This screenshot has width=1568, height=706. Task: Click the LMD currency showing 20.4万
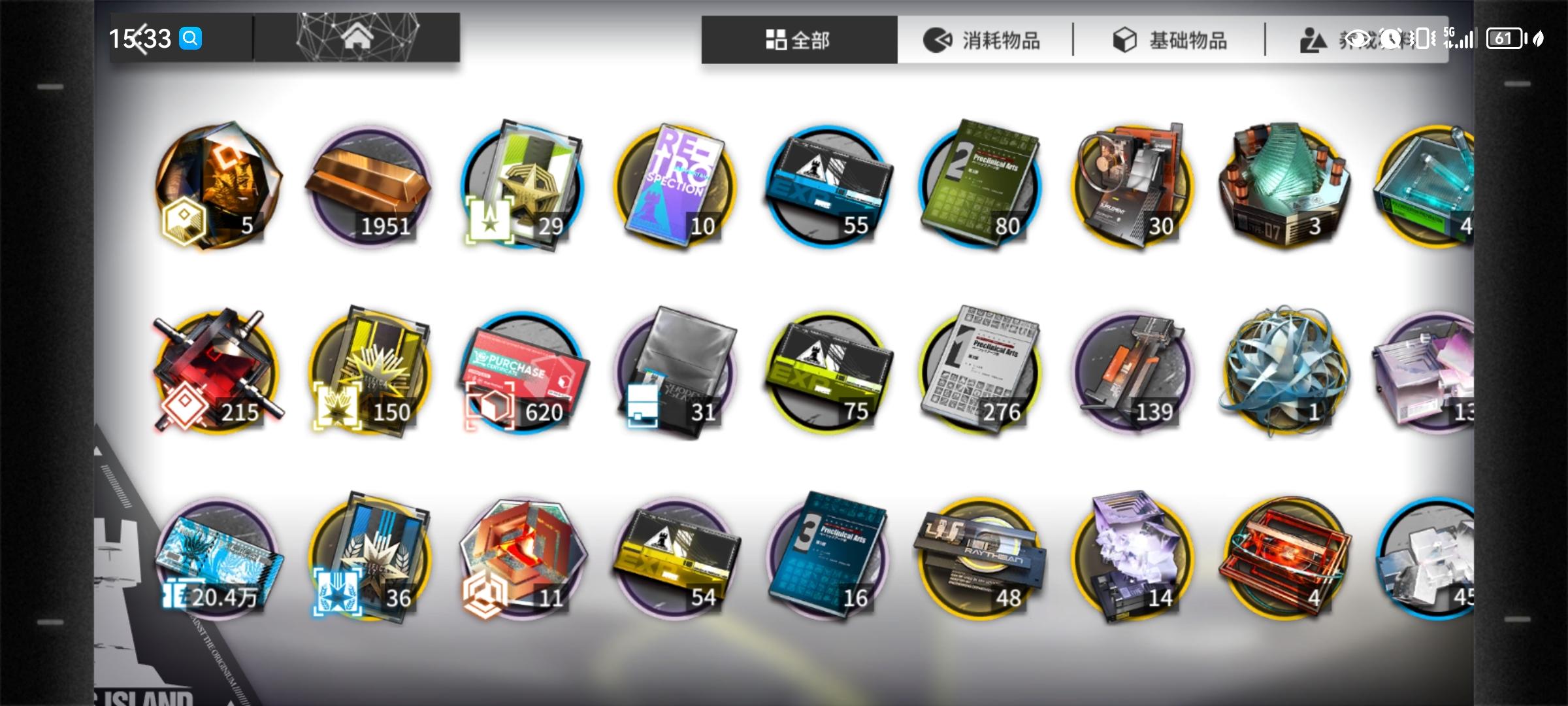point(216,559)
